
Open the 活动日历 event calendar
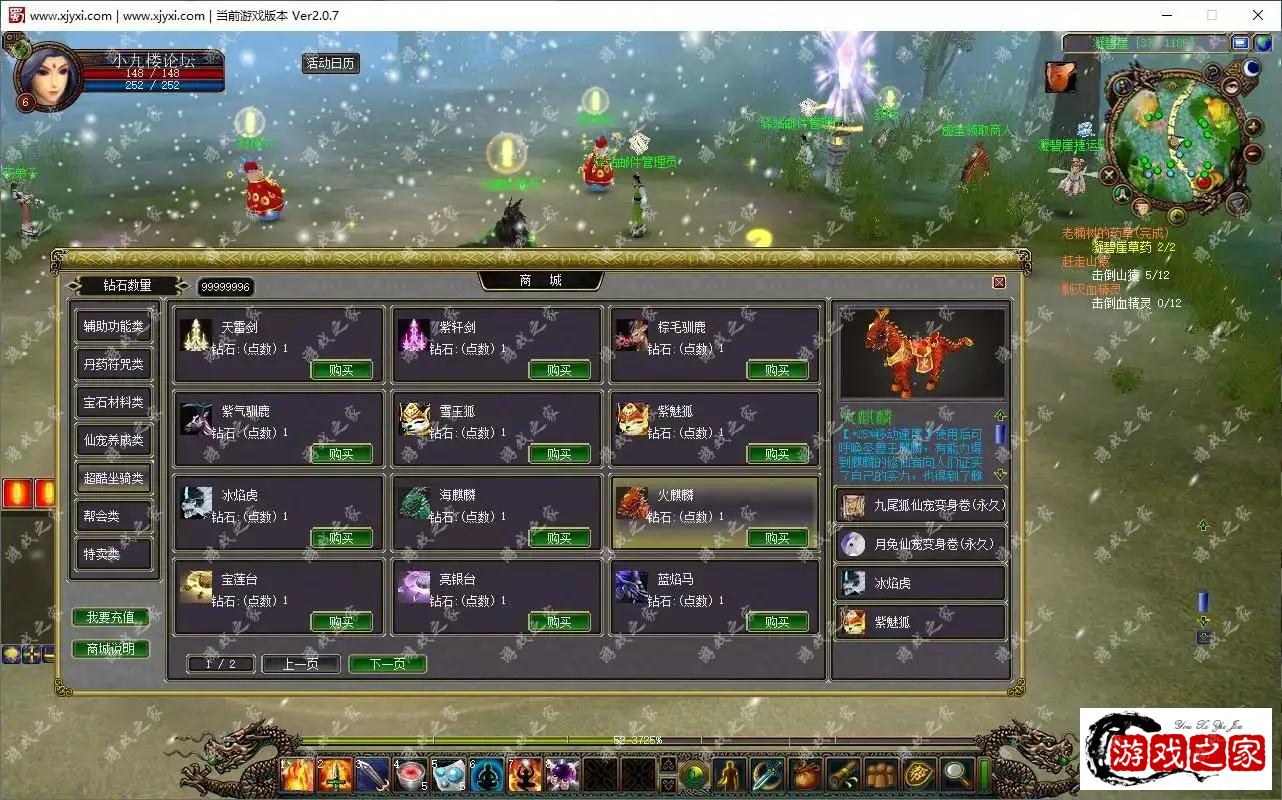[331, 63]
